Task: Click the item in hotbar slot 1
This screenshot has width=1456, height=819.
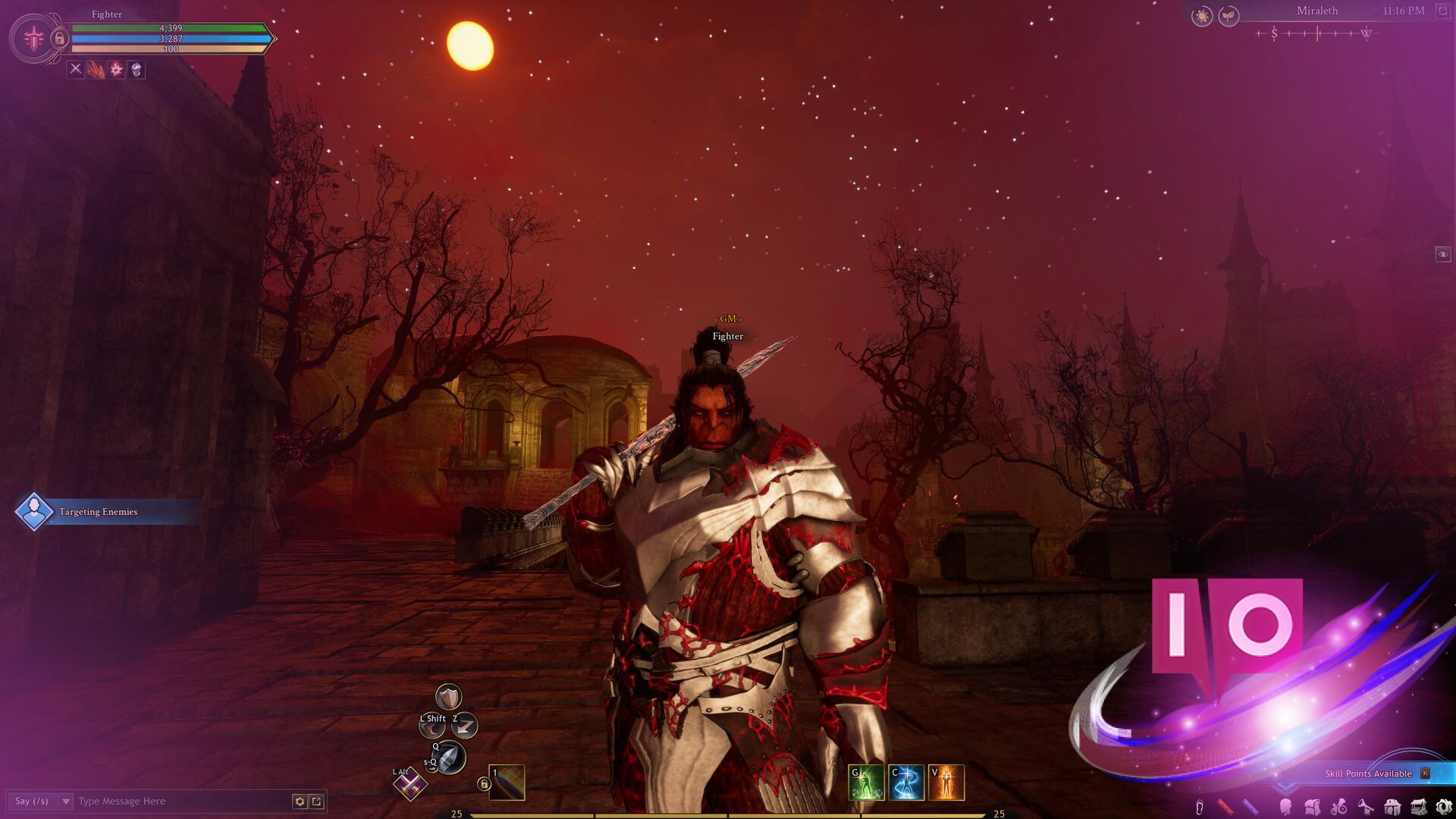Action: pos(507,780)
